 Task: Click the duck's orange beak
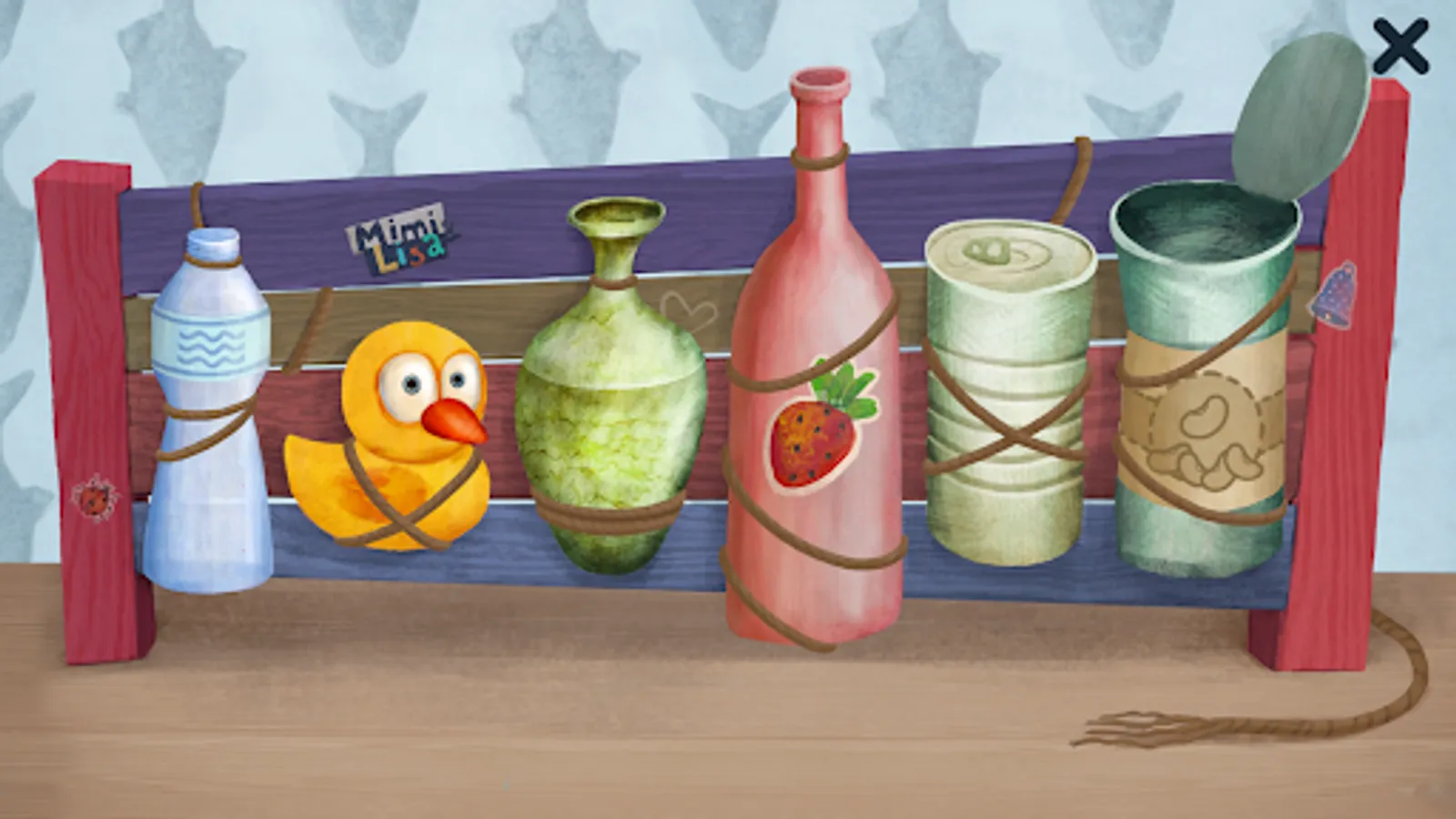point(452,420)
